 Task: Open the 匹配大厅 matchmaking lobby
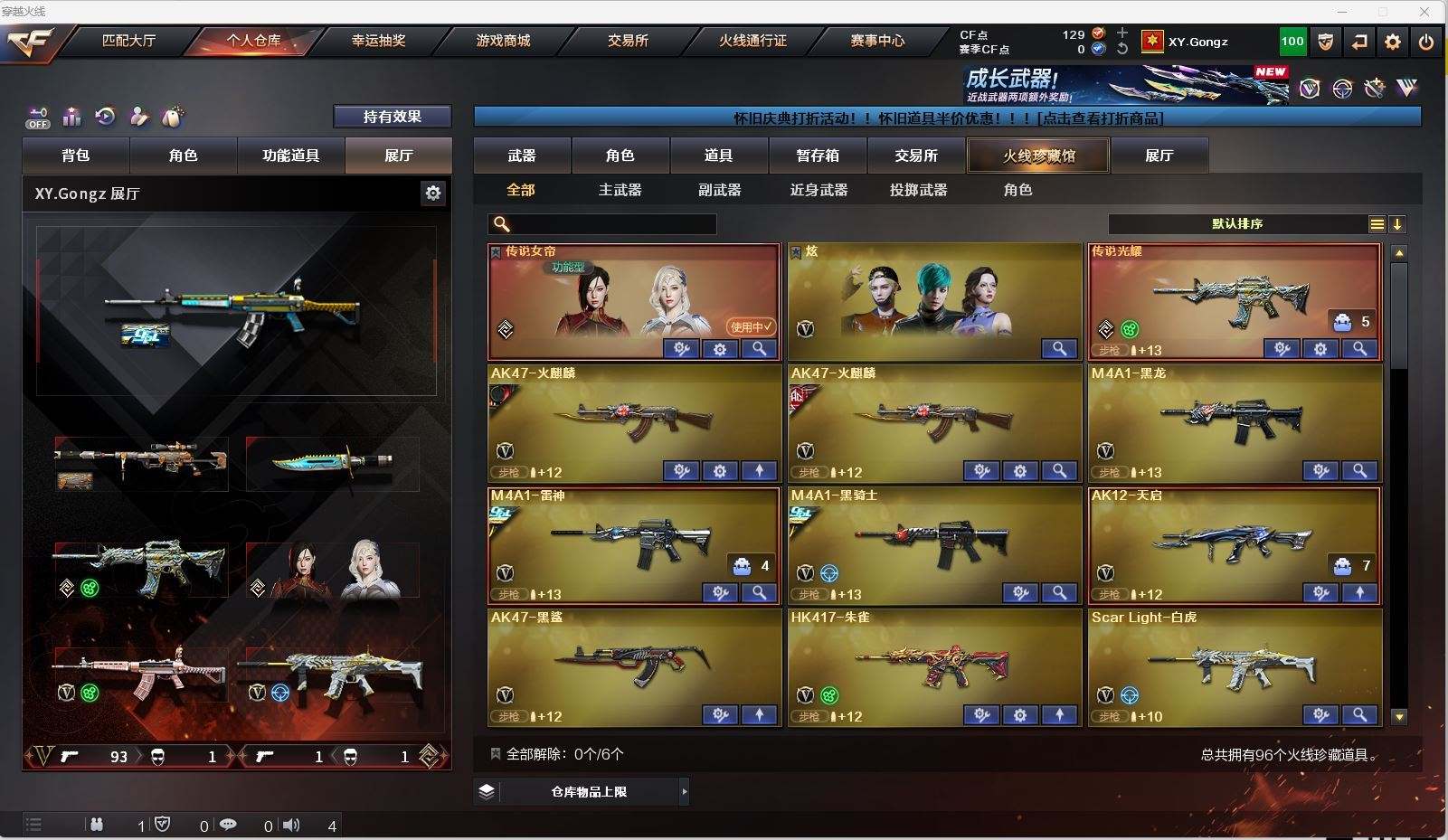[x=128, y=41]
